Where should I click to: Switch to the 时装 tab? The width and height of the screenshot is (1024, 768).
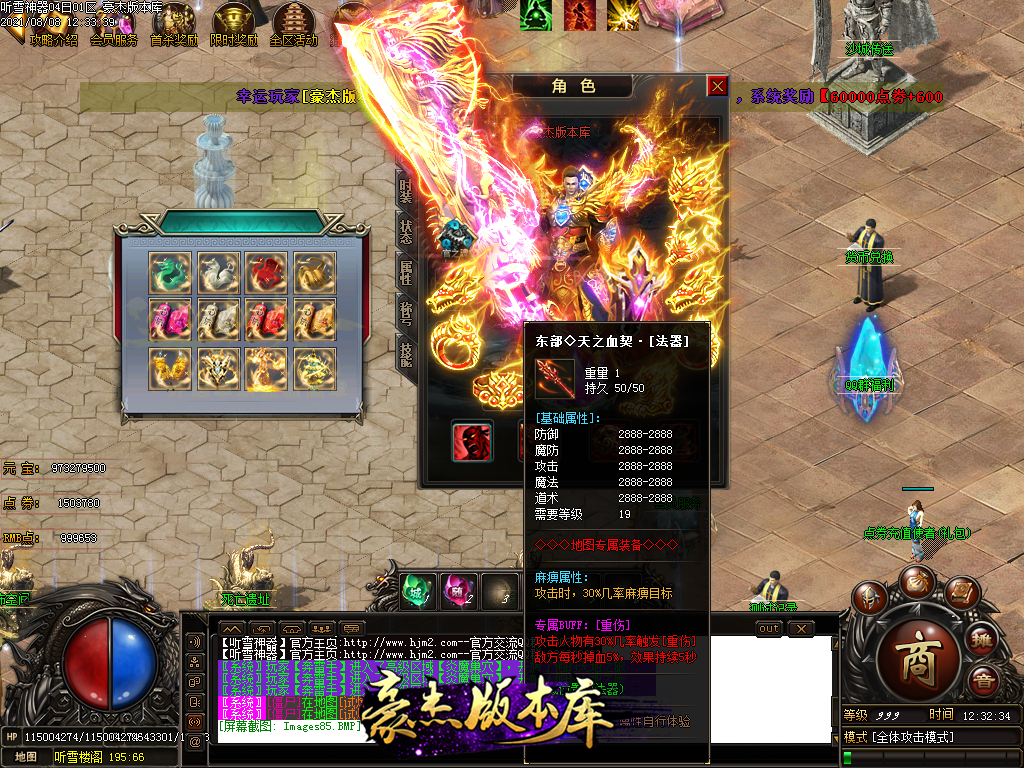[406, 191]
